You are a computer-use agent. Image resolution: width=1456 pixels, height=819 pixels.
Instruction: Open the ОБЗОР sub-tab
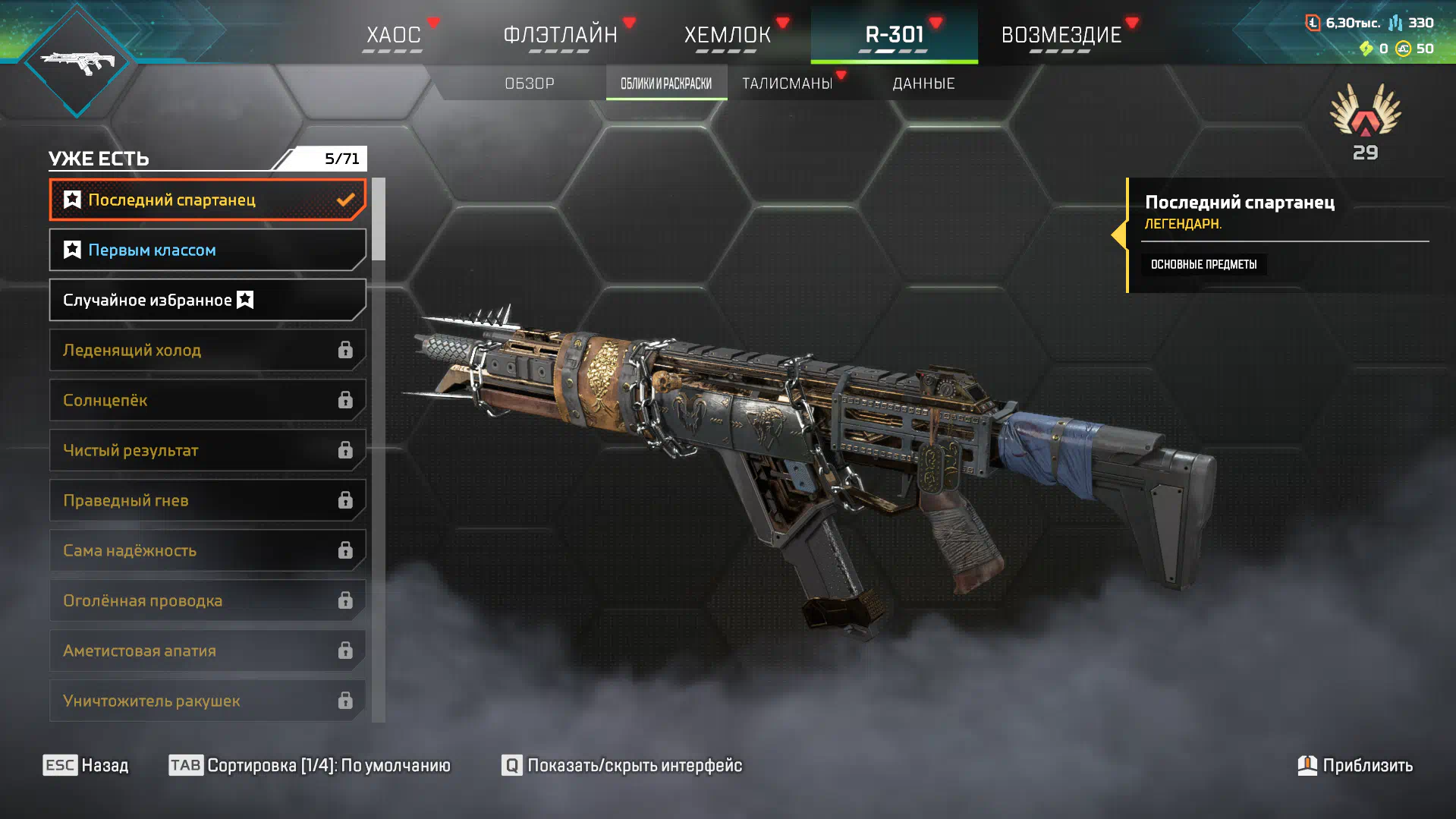[x=530, y=83]
